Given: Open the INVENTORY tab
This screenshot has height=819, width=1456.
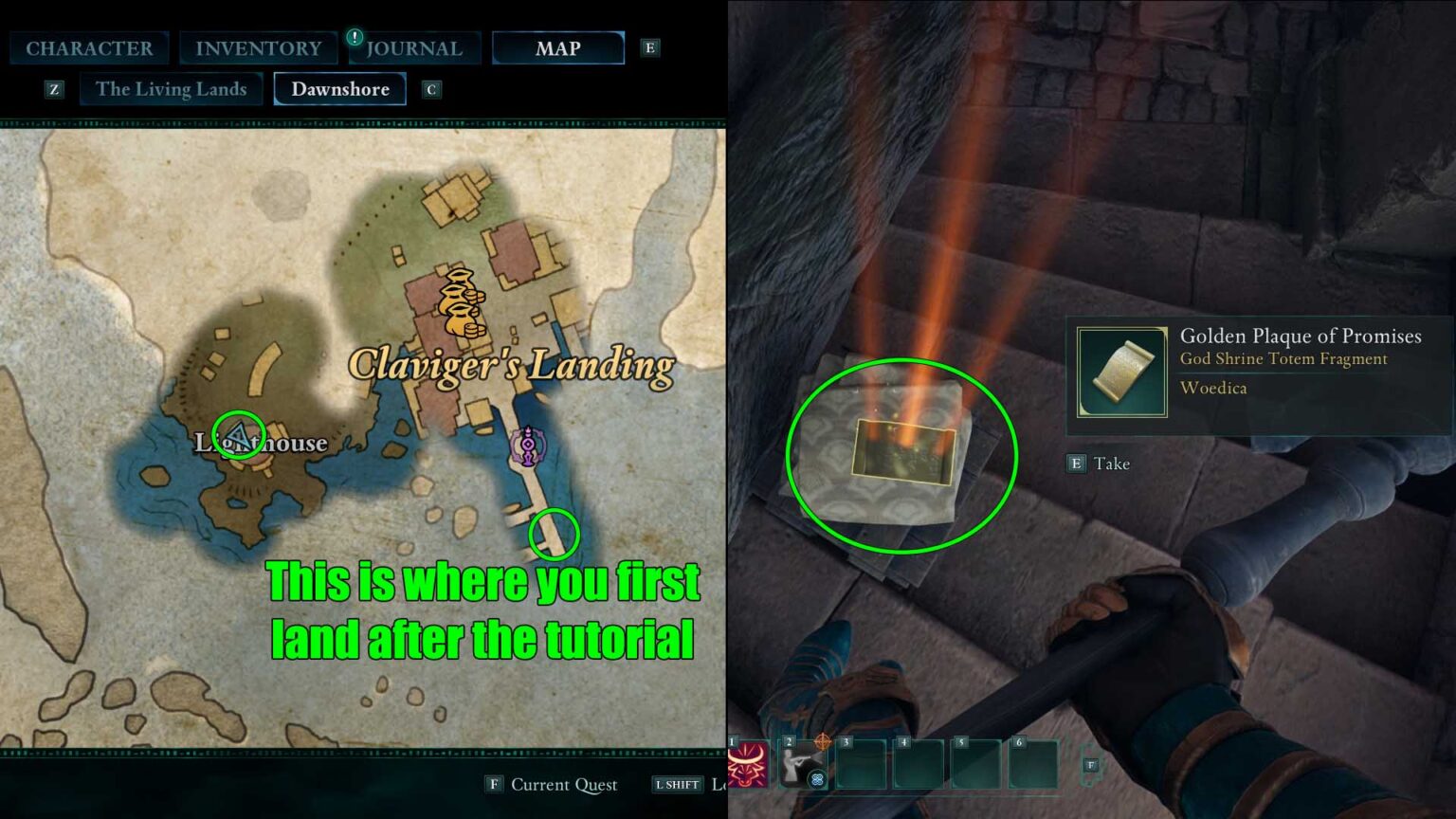Looking at the screenshot, I should [258, 47].
